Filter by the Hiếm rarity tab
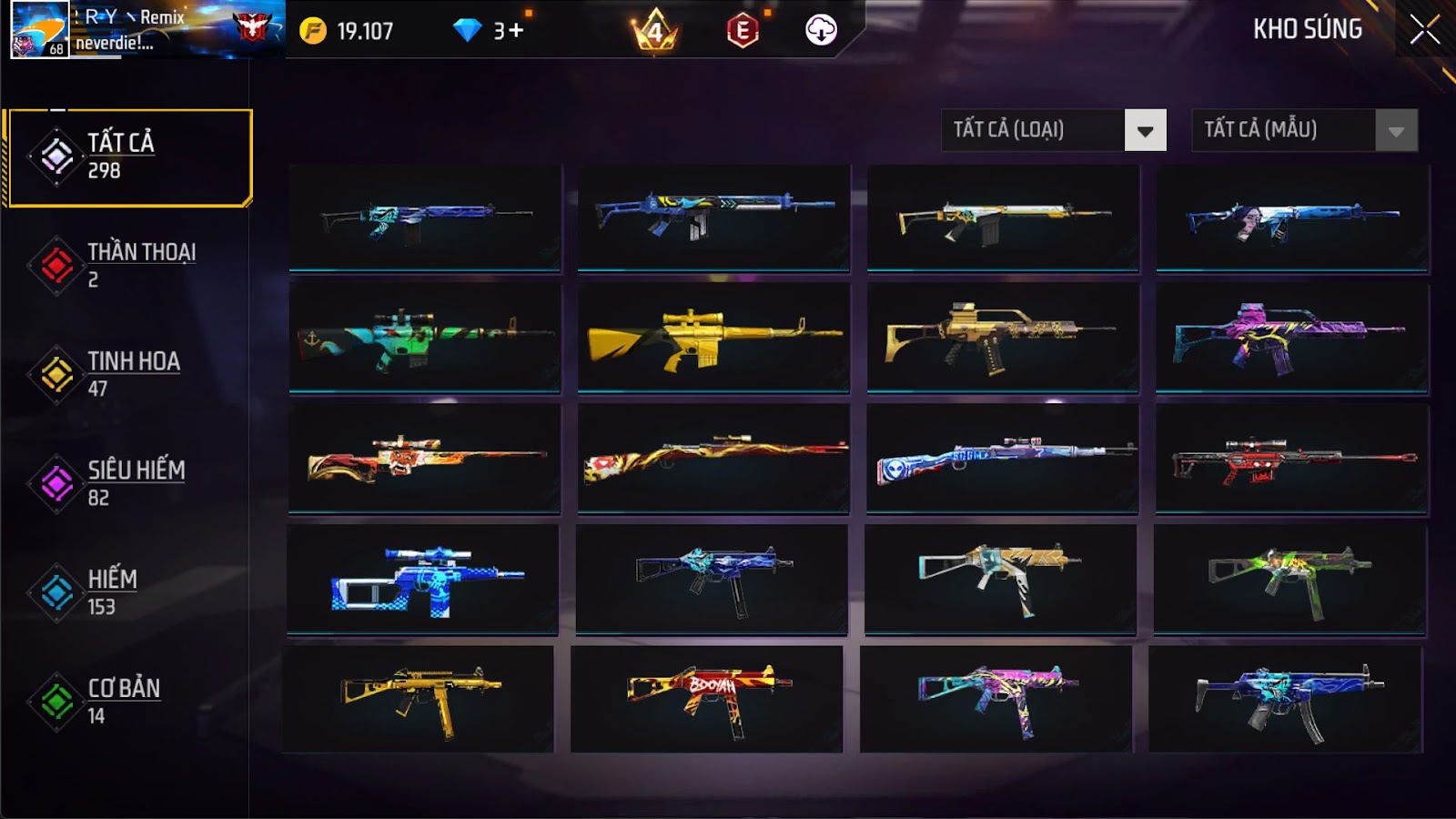This screenshot has width=1456, height=819. (128, 592)
